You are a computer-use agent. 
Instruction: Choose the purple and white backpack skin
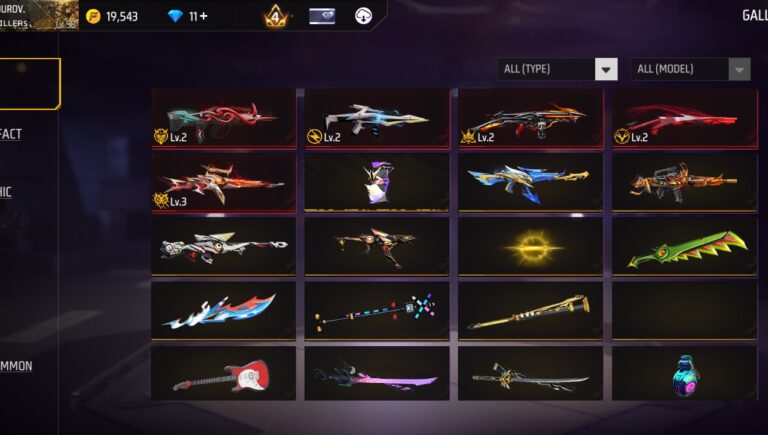377,181
